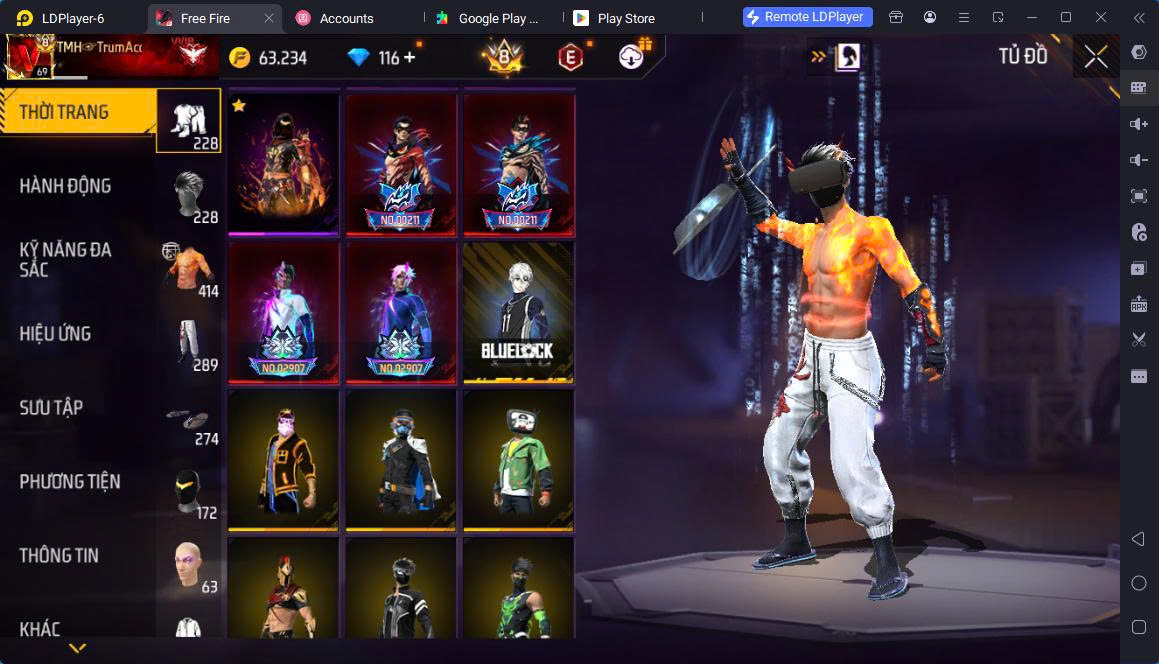This screenshot has height=664, width=1159.
Task: Open the player profile banner
Action: click(110, 56)
